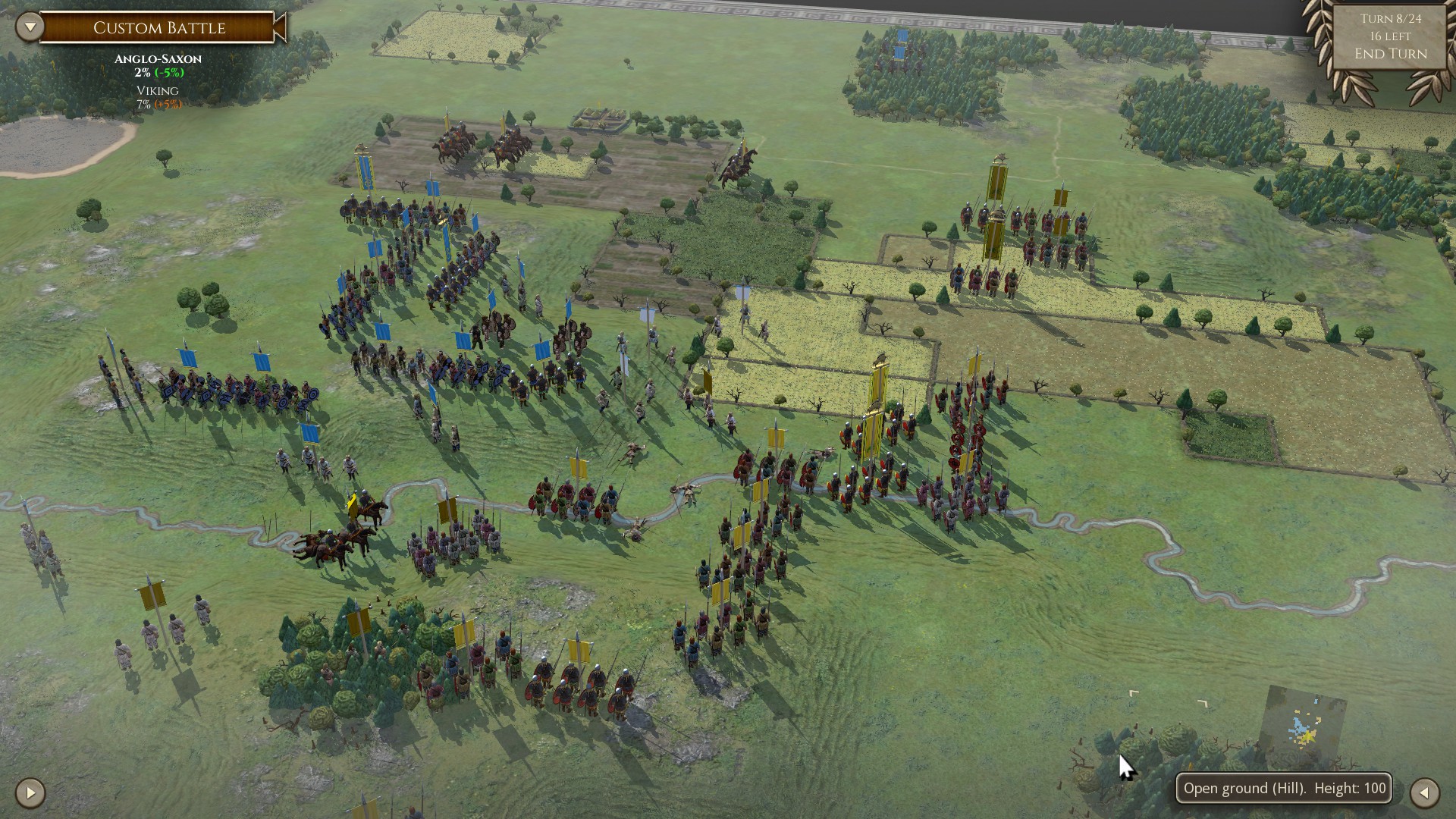Click the End Turn plaque

1389,54
